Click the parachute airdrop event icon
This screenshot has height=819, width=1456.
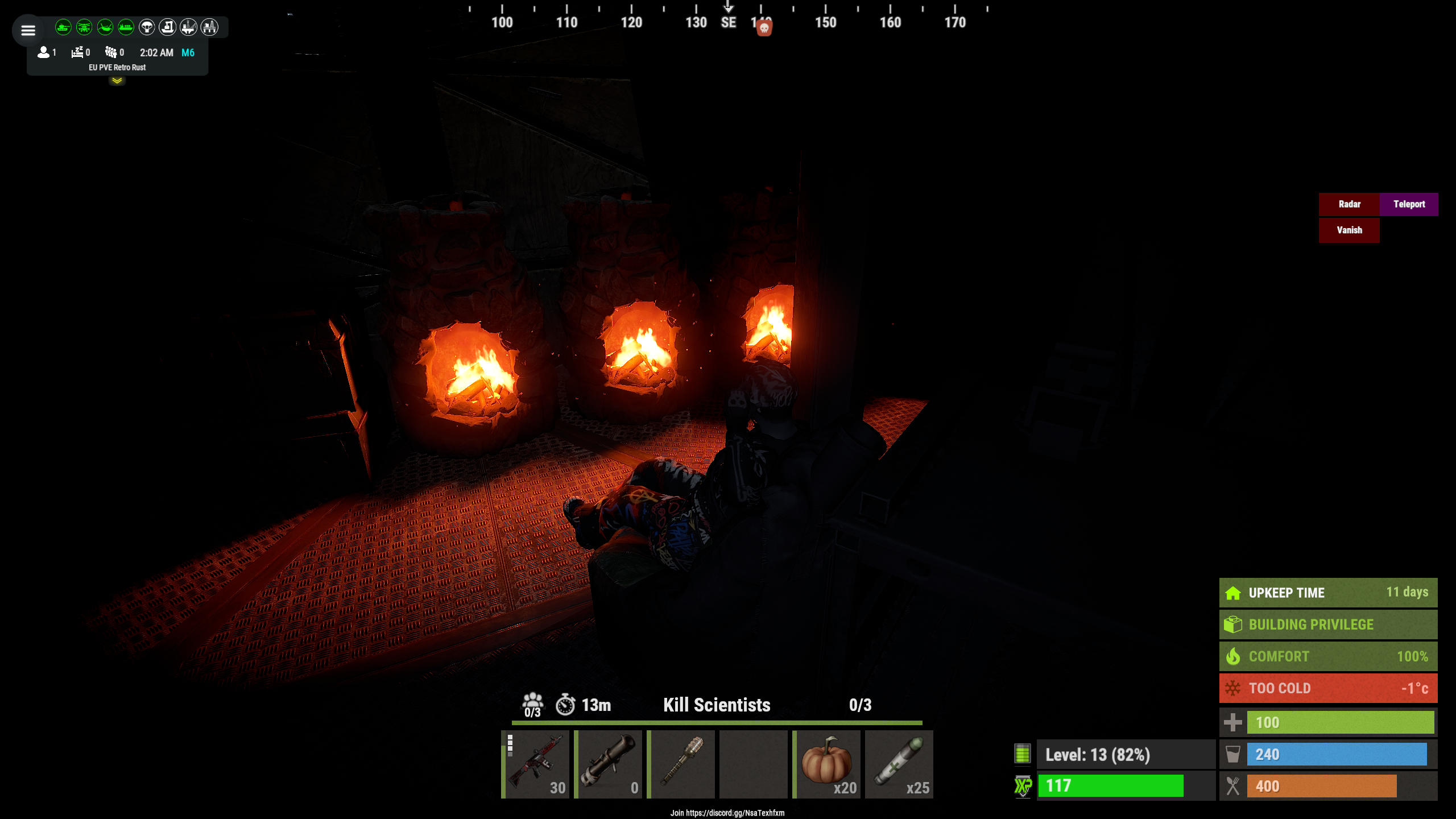tap(147, 27)
